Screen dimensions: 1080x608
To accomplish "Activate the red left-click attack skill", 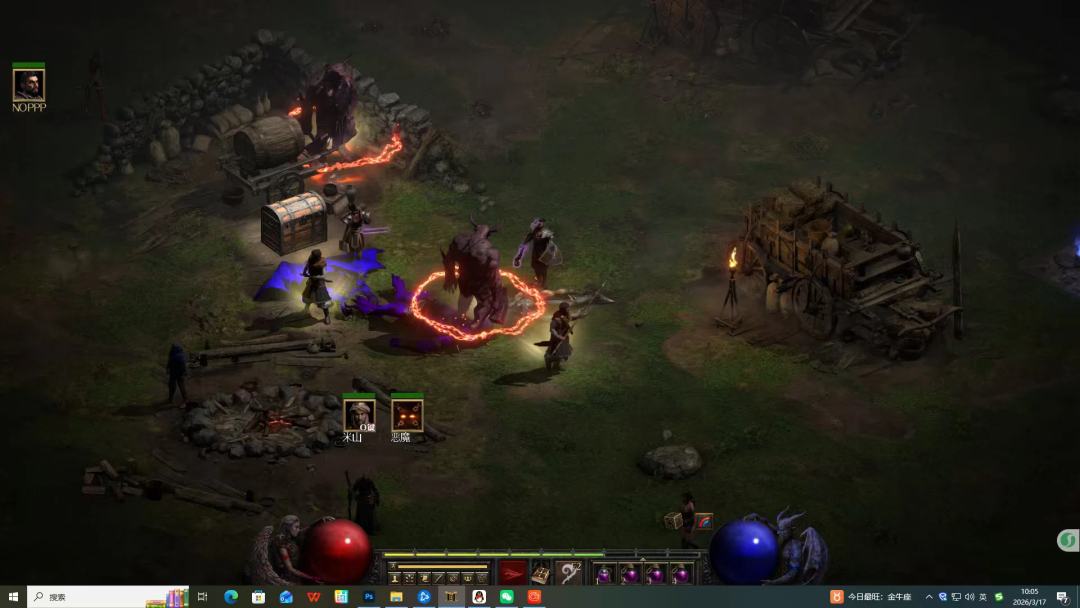I will point(512,573).
